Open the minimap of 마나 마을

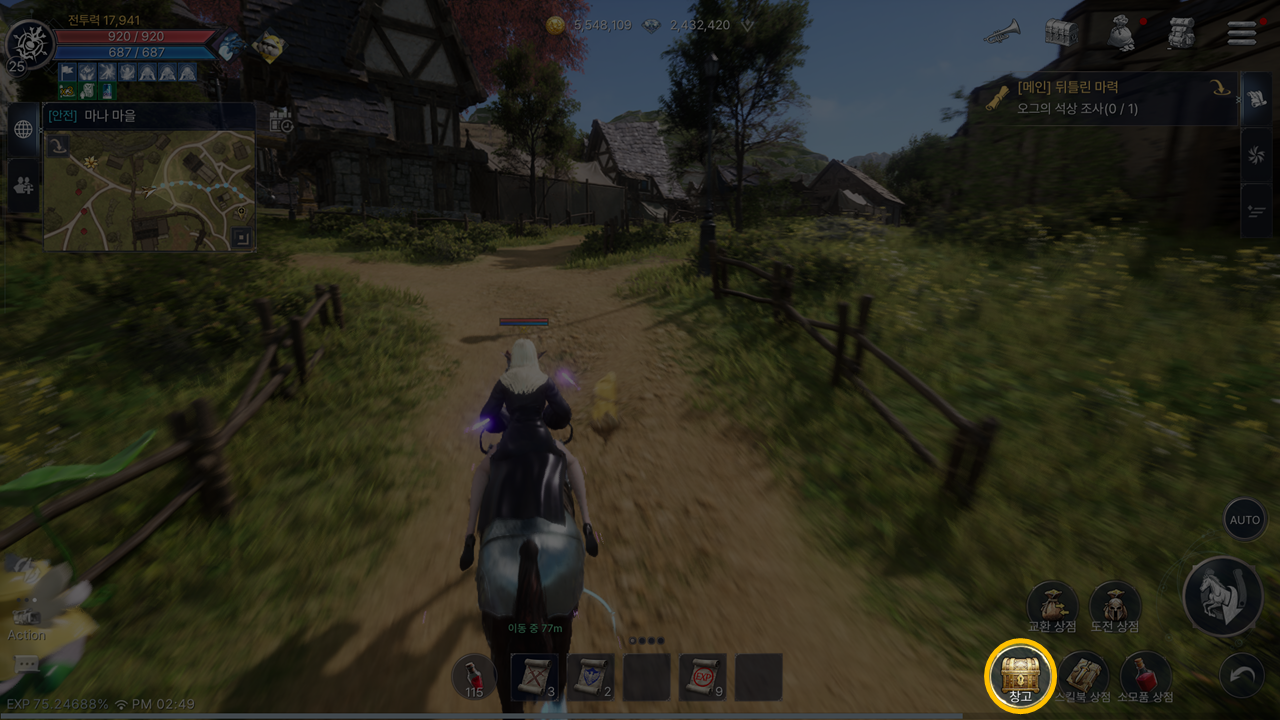149,190
